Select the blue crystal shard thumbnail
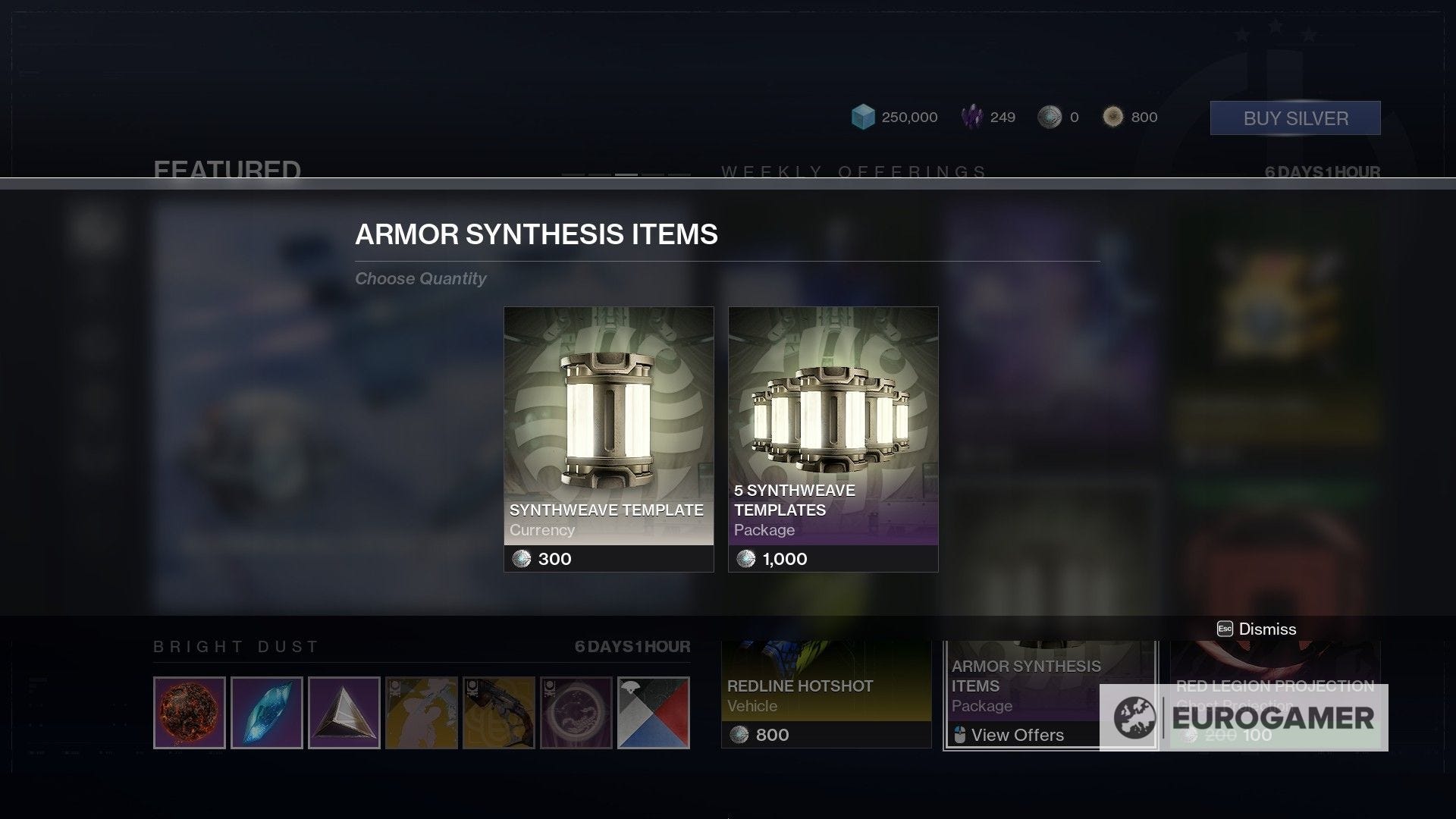Screen dimensions: 1456x819 click(x=266, y=711)
